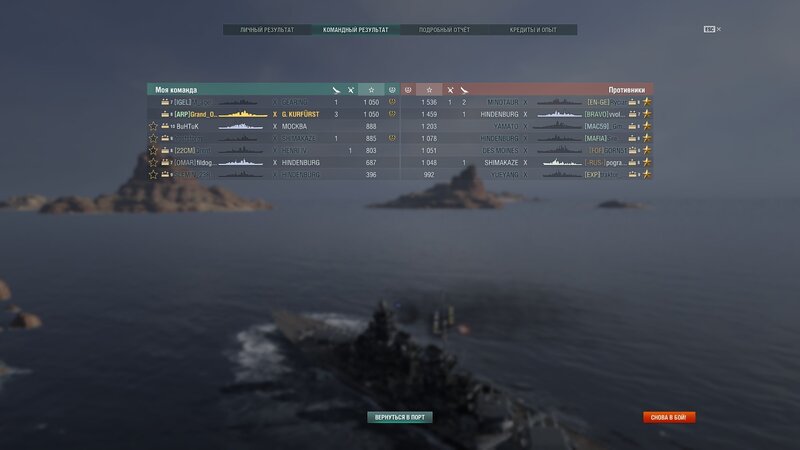Click ВЕРНУТЬСЯ В ПОРТ button

pyautogui.click(x=400, y=417)
